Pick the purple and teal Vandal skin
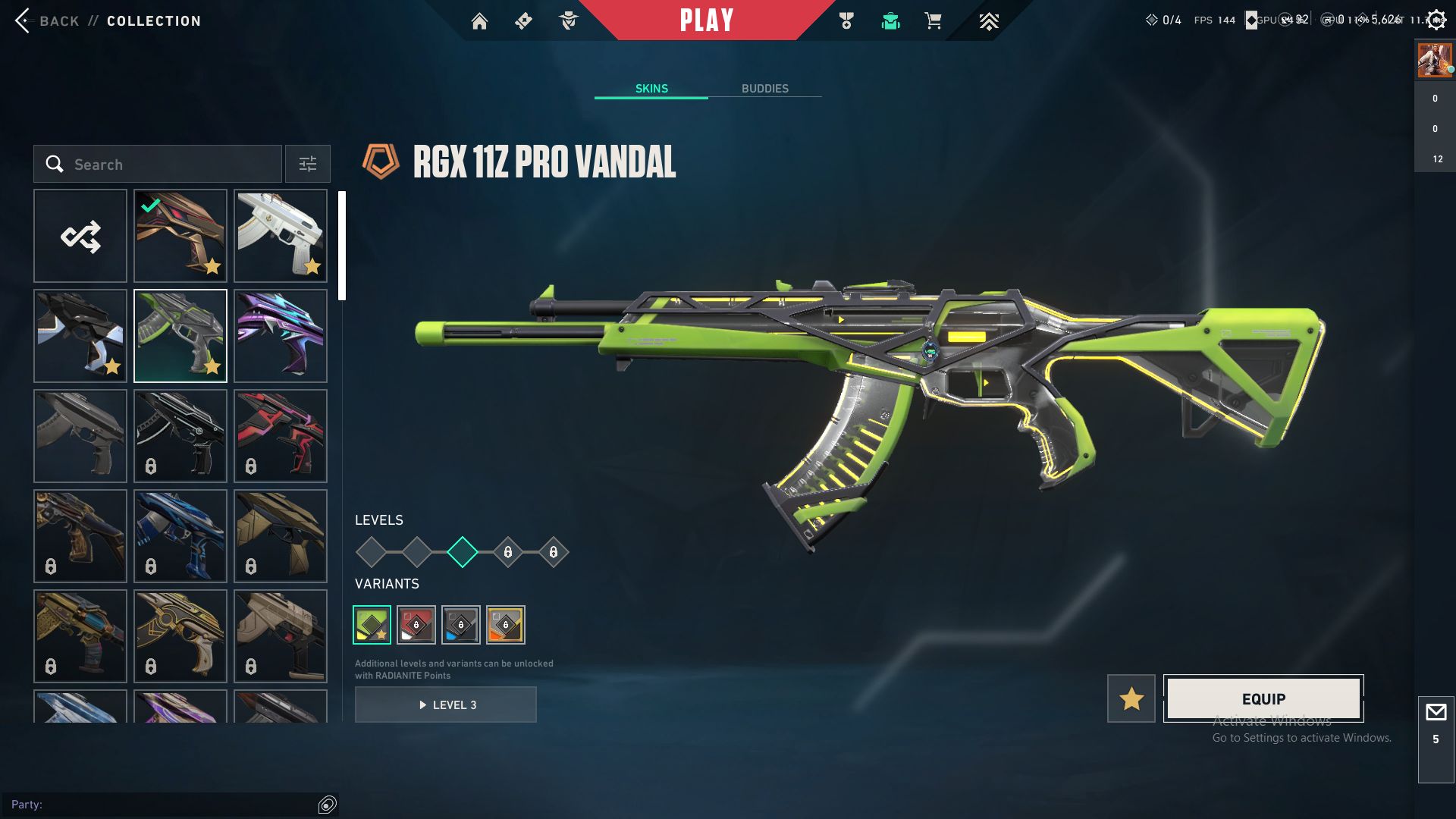Image resolution: width=1456 pixels, height=819 pixels. [x=281, y=336]
